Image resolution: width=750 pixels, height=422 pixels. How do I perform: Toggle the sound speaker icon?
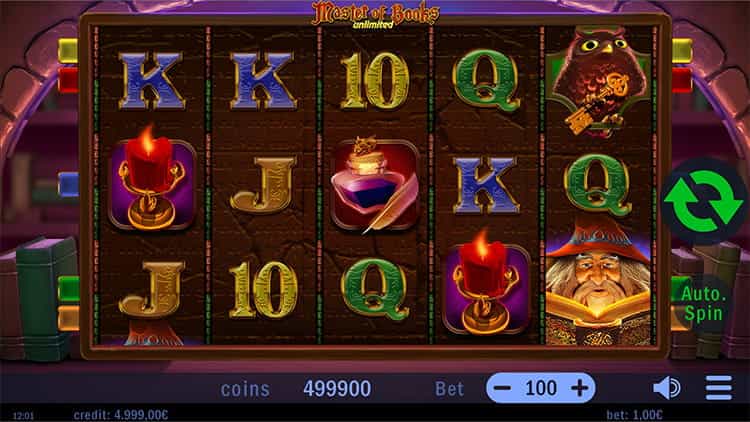coord(666,388)
